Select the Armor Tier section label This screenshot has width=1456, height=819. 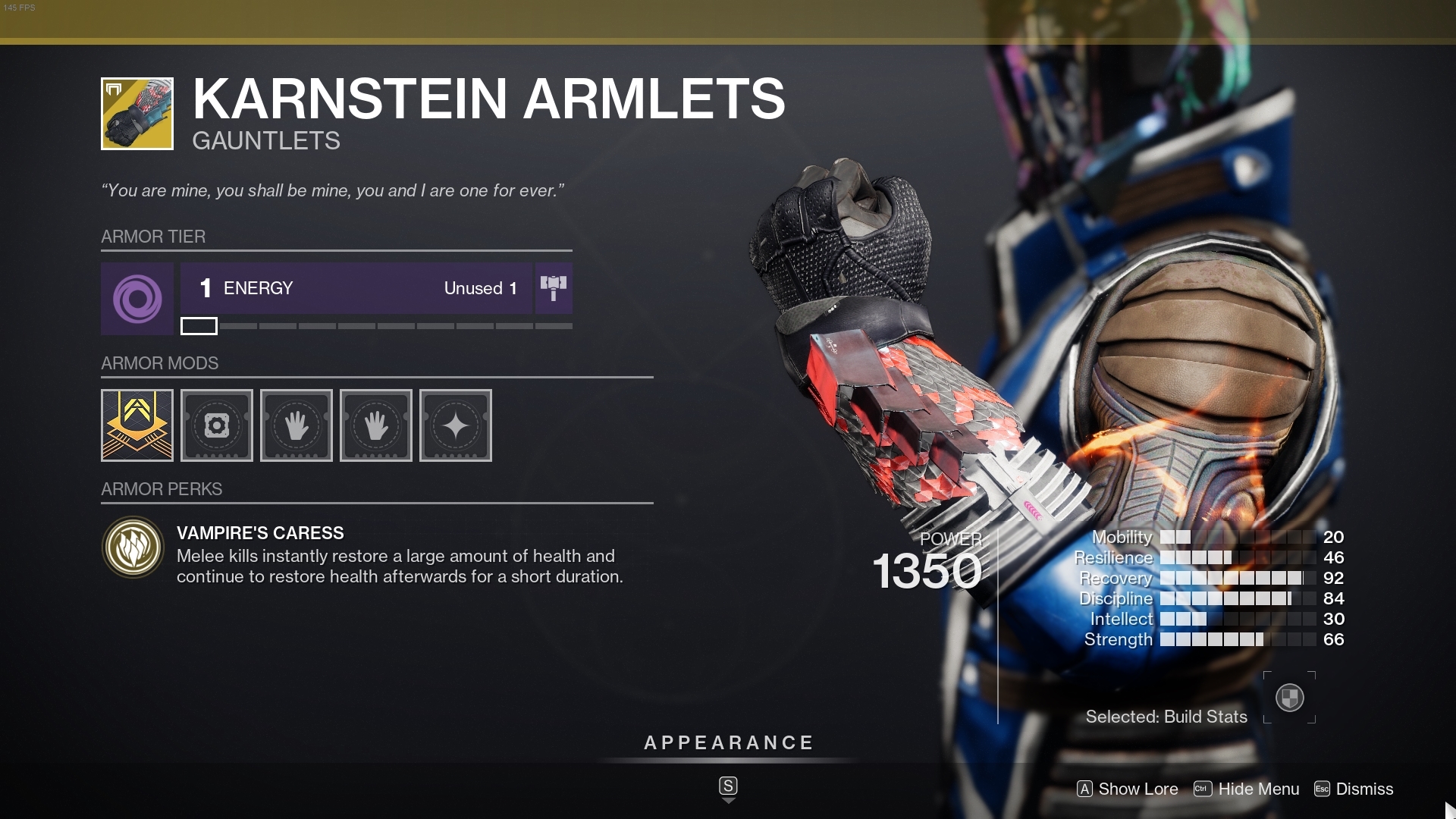point(152,237)
